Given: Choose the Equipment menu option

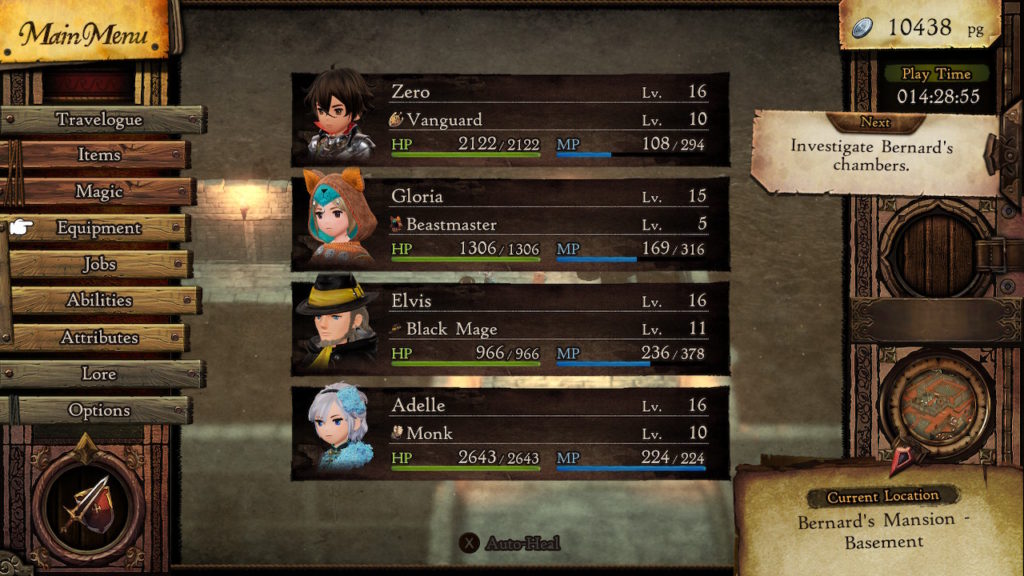Looking at the screenshot, I should point(99,228).
